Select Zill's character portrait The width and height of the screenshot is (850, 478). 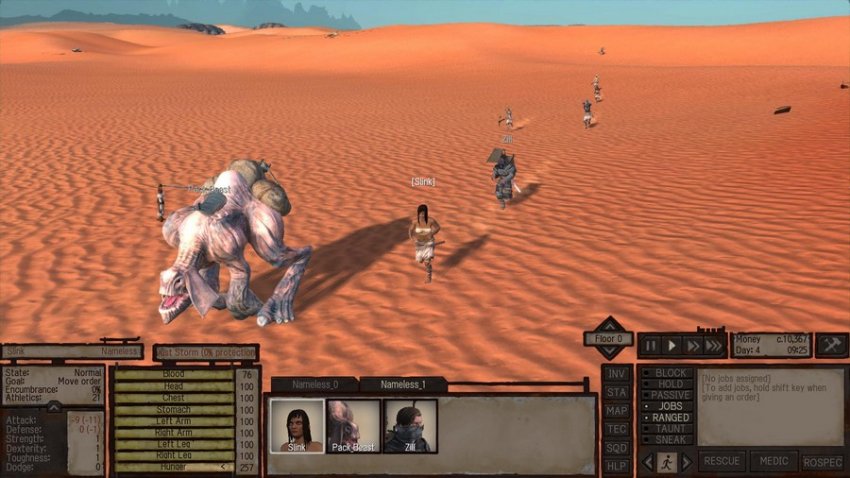410,426
